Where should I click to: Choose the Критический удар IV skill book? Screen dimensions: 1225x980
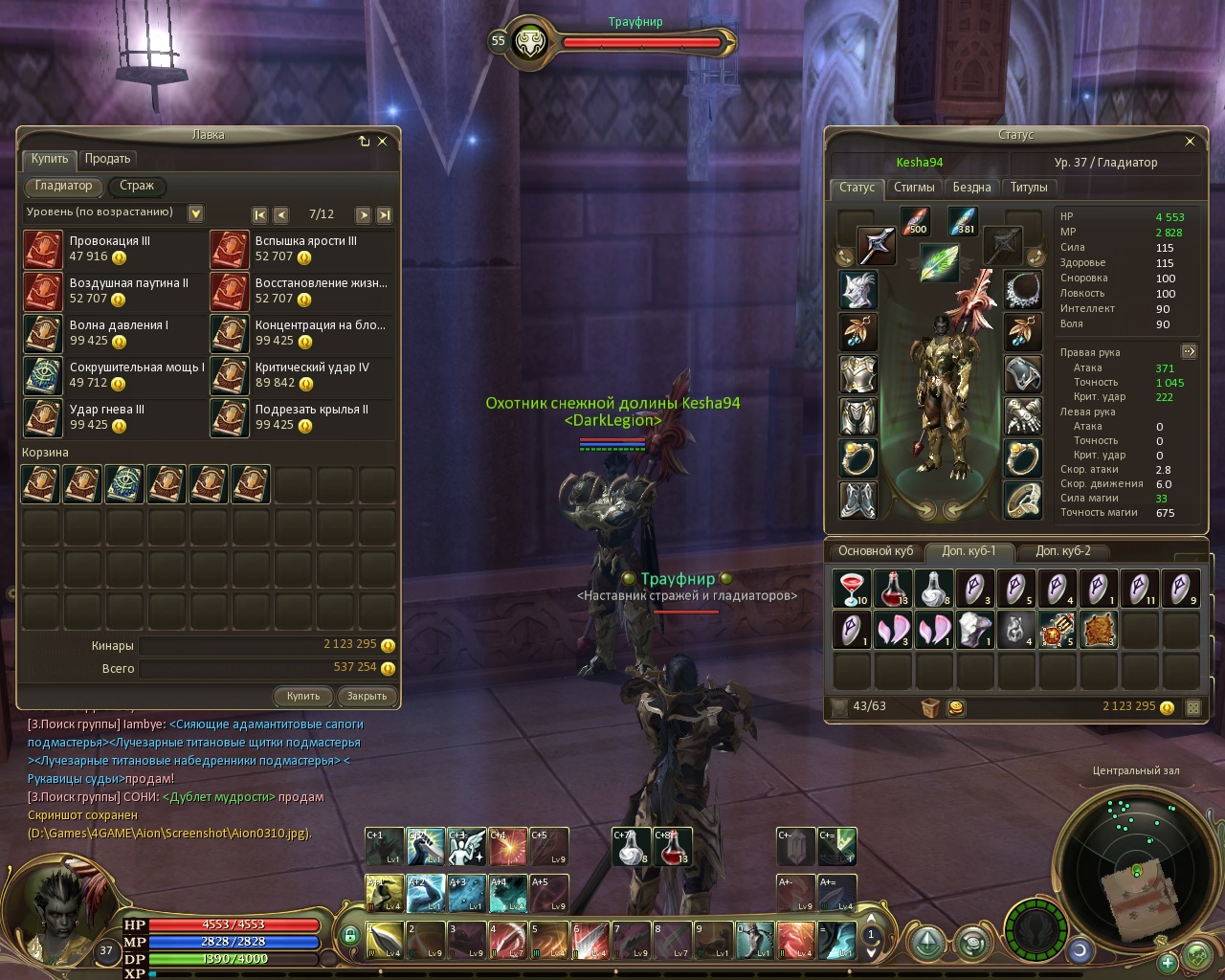(230, 375)
